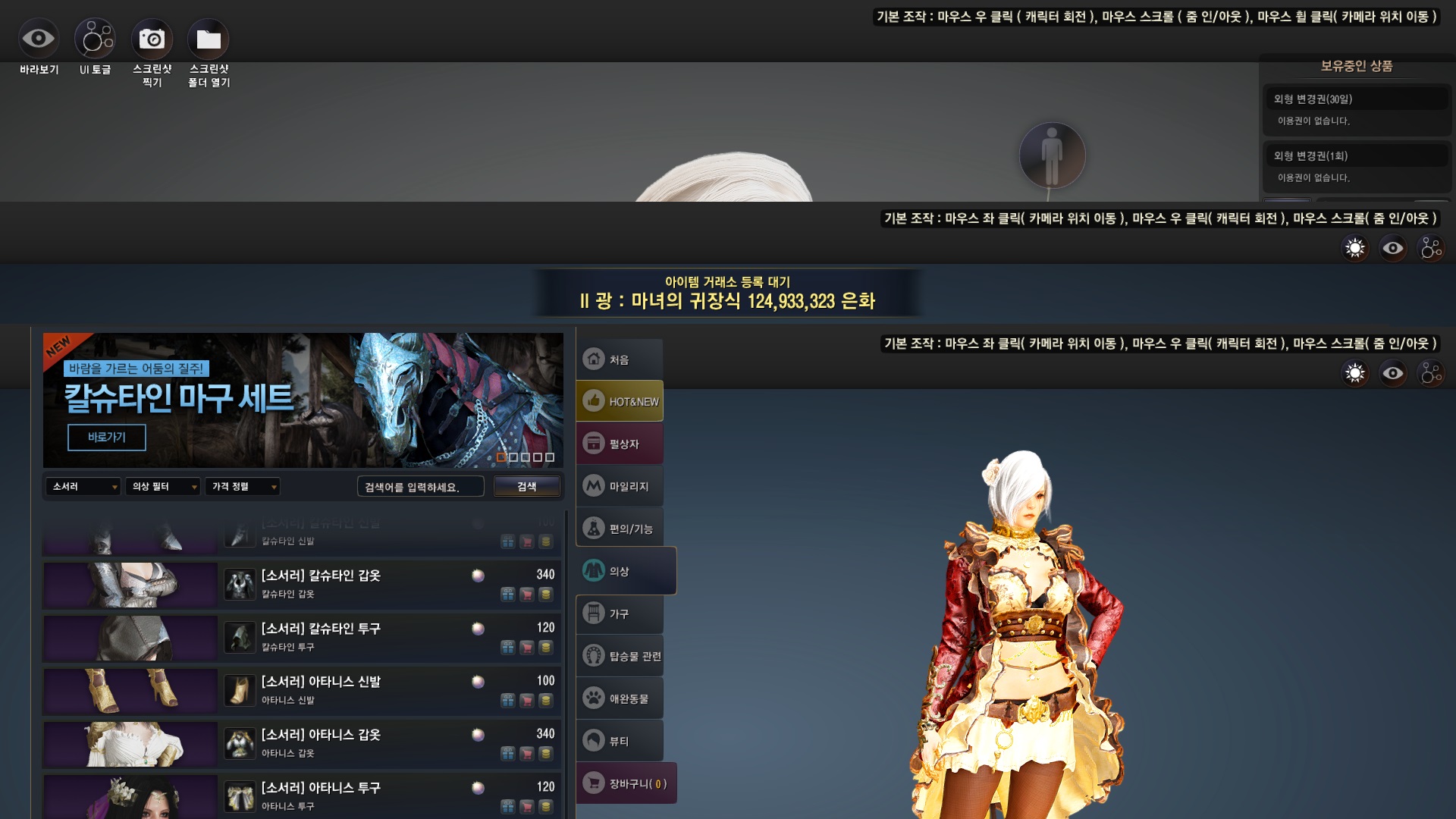
Task: Focus the search keyword input field
Action: pyautogui.click(x=420, y=487)
